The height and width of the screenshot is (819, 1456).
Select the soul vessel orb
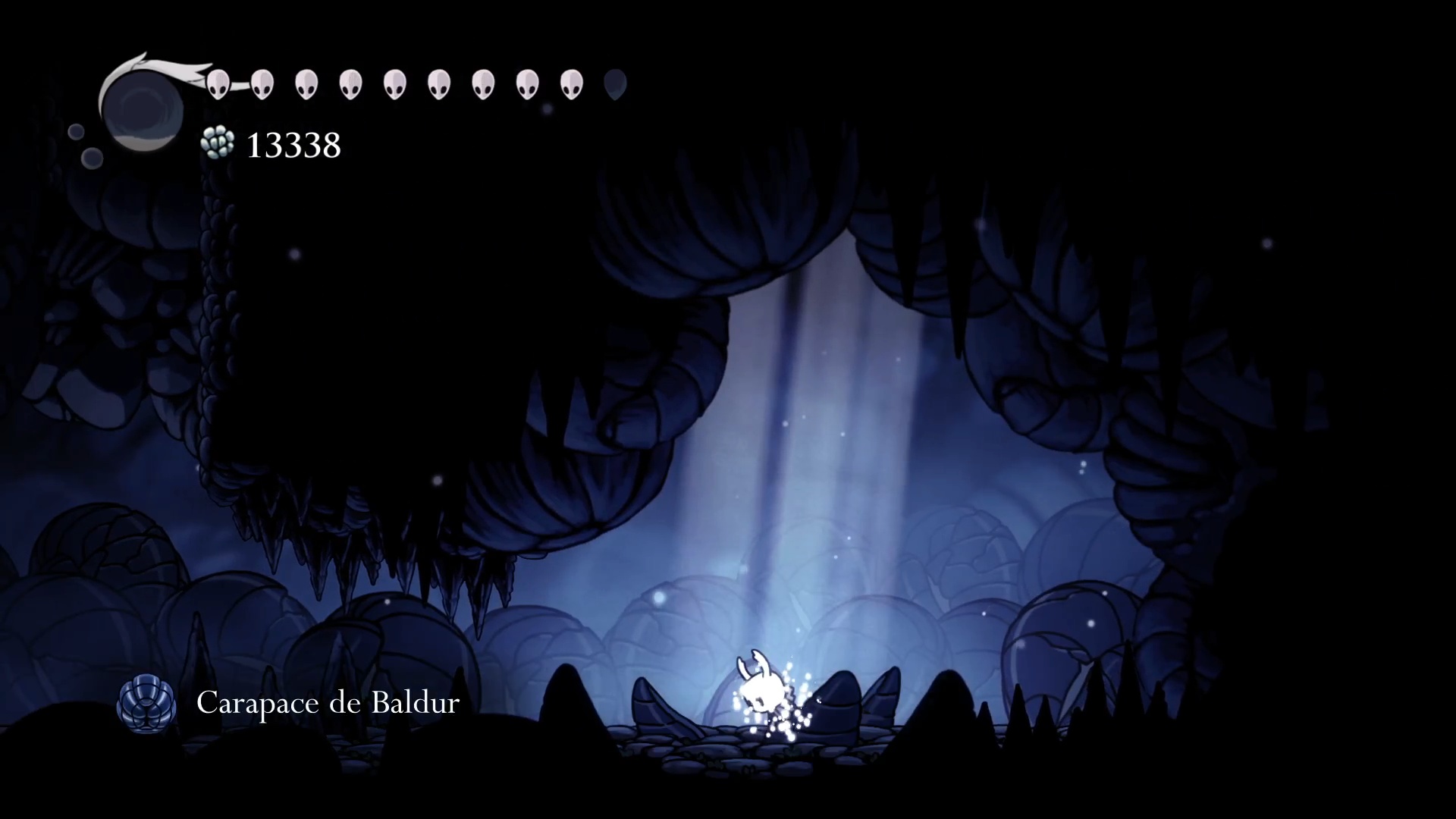pyautogui.click(x=143, y=110)
